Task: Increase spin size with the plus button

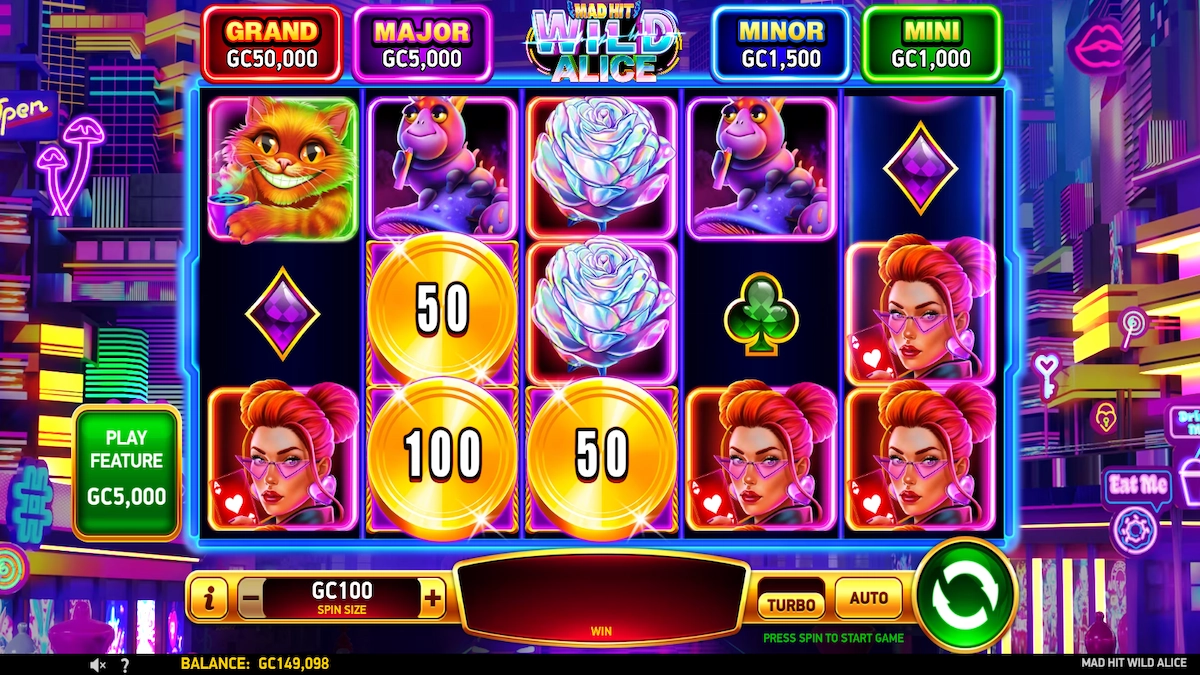Action: pos(432,599)
